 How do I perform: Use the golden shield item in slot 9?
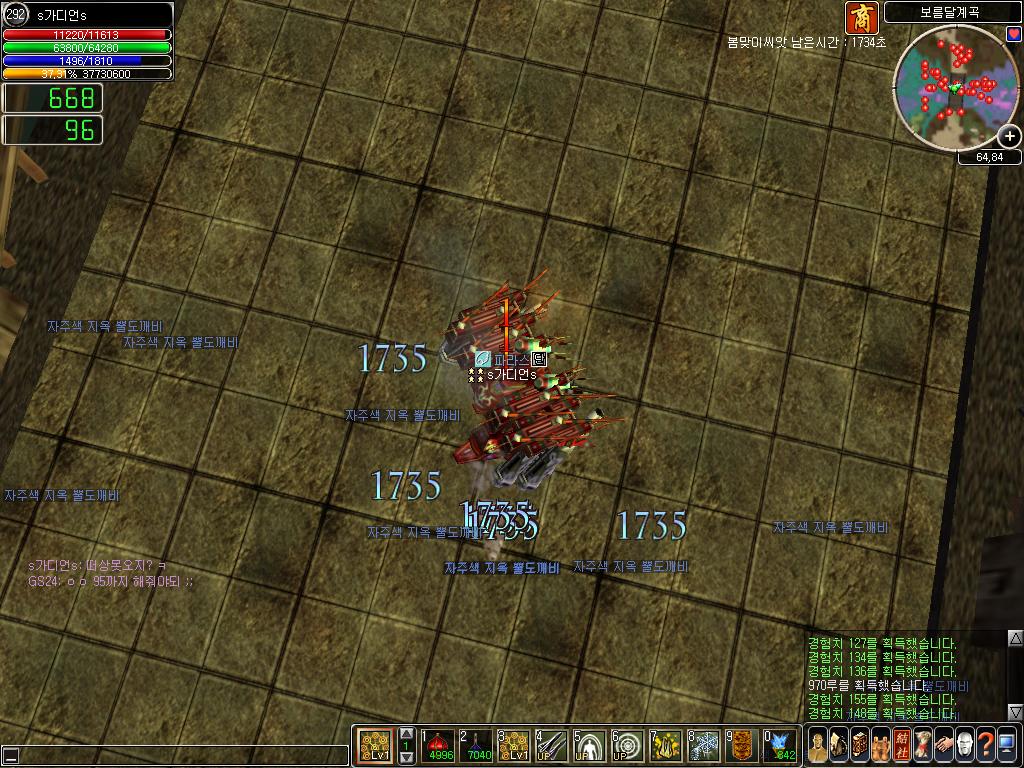click(742, 745)
